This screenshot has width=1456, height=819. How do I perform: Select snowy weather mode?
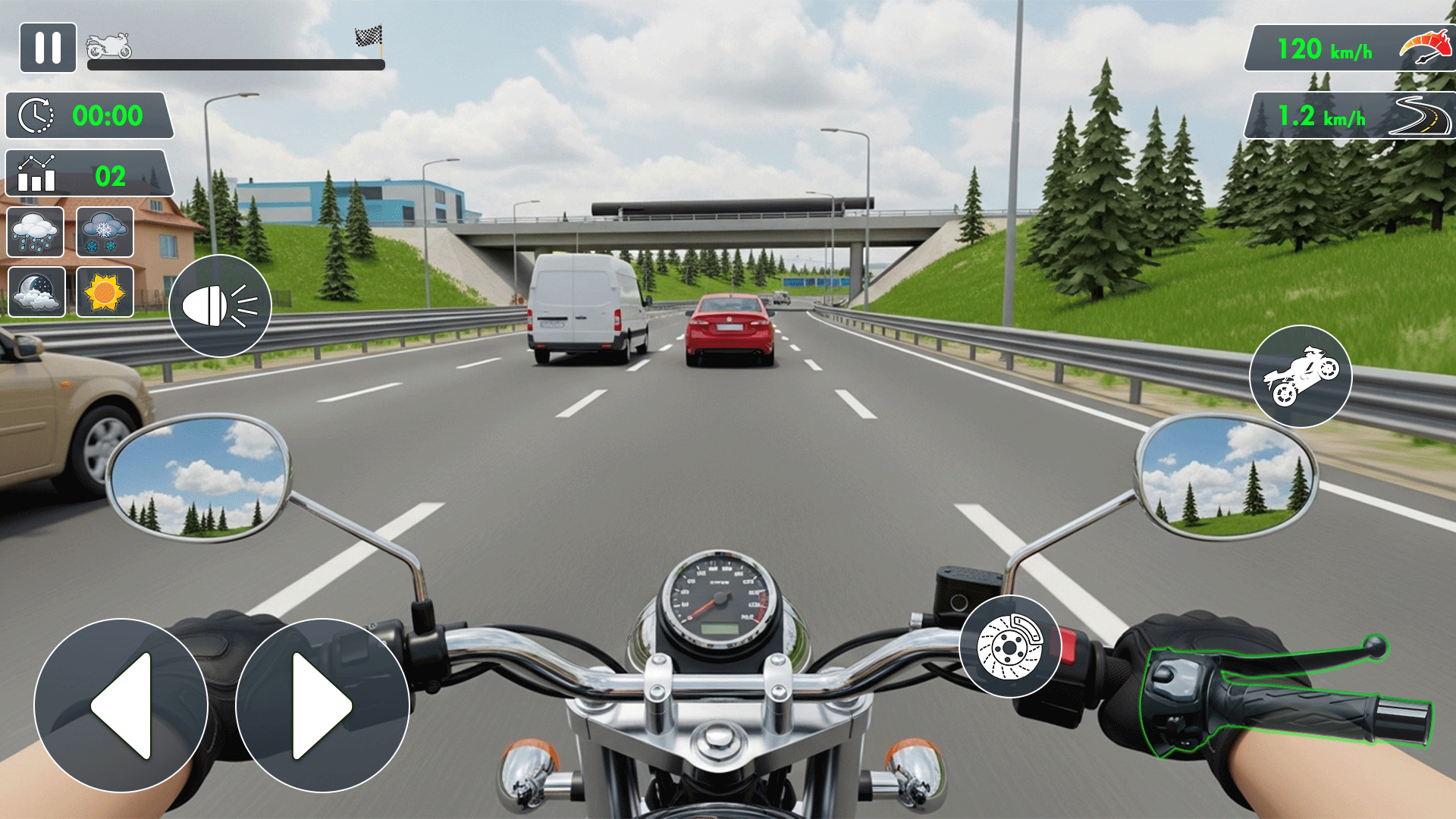(x=104, y=233)
